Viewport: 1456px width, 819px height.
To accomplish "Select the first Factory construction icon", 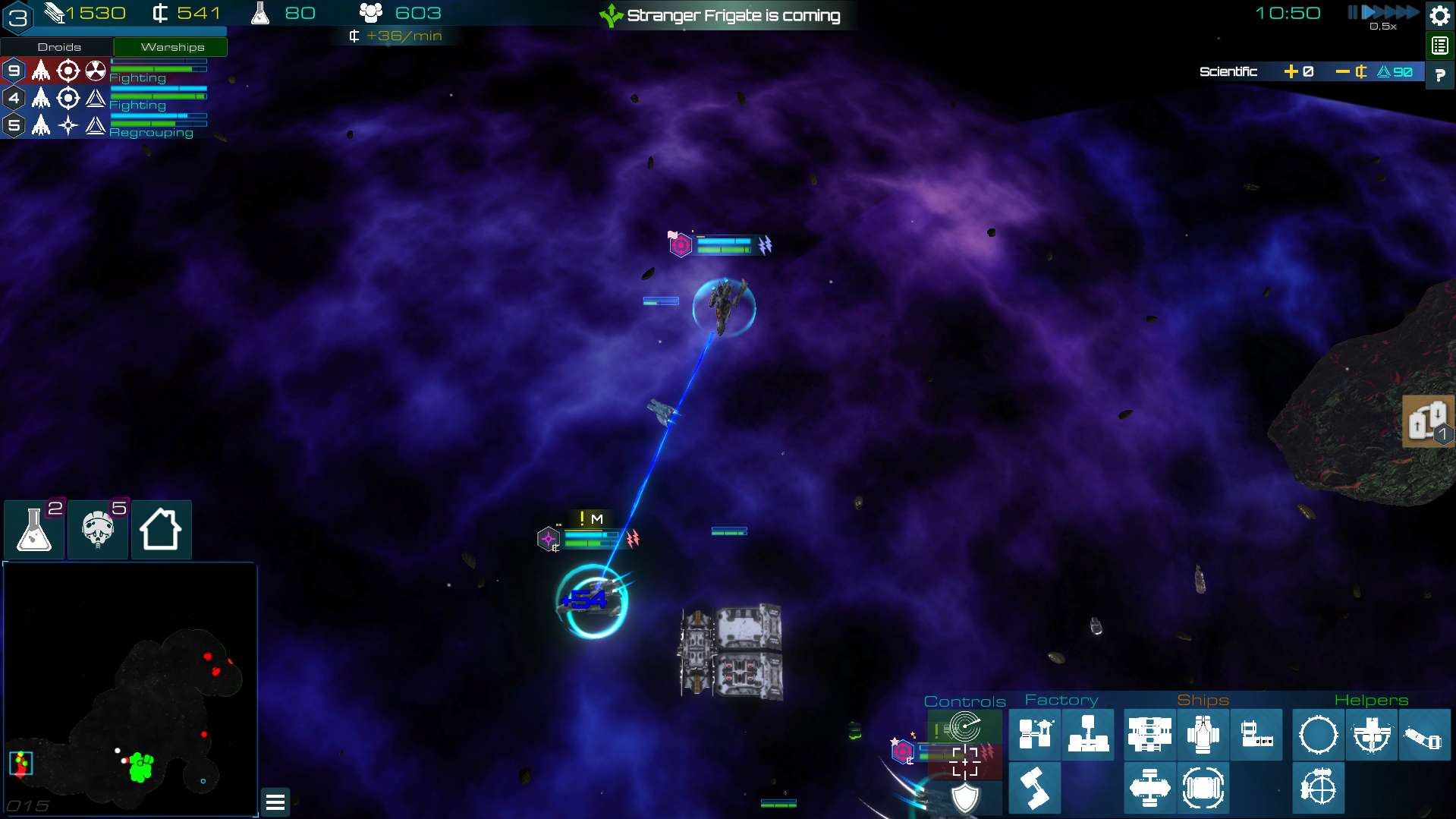I will [1036, 735].
